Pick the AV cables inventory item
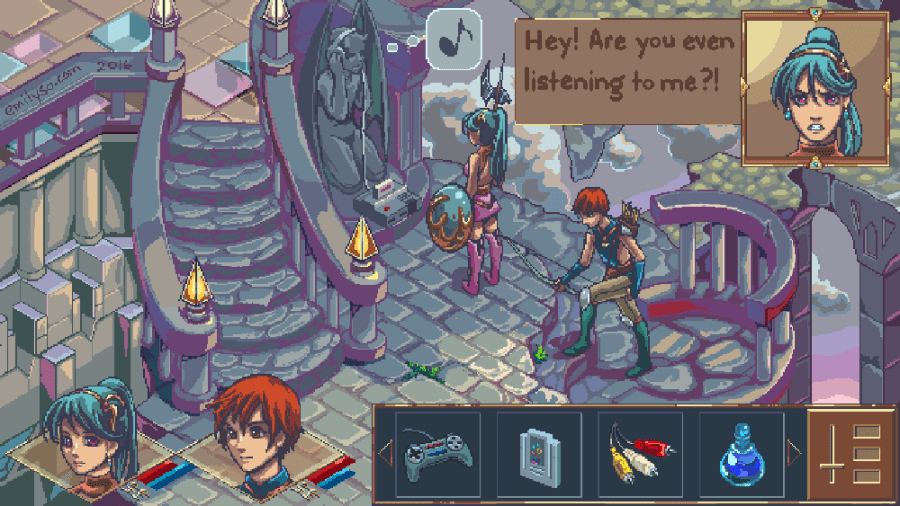This screenshot has width=900, height=506. [641, 455]
